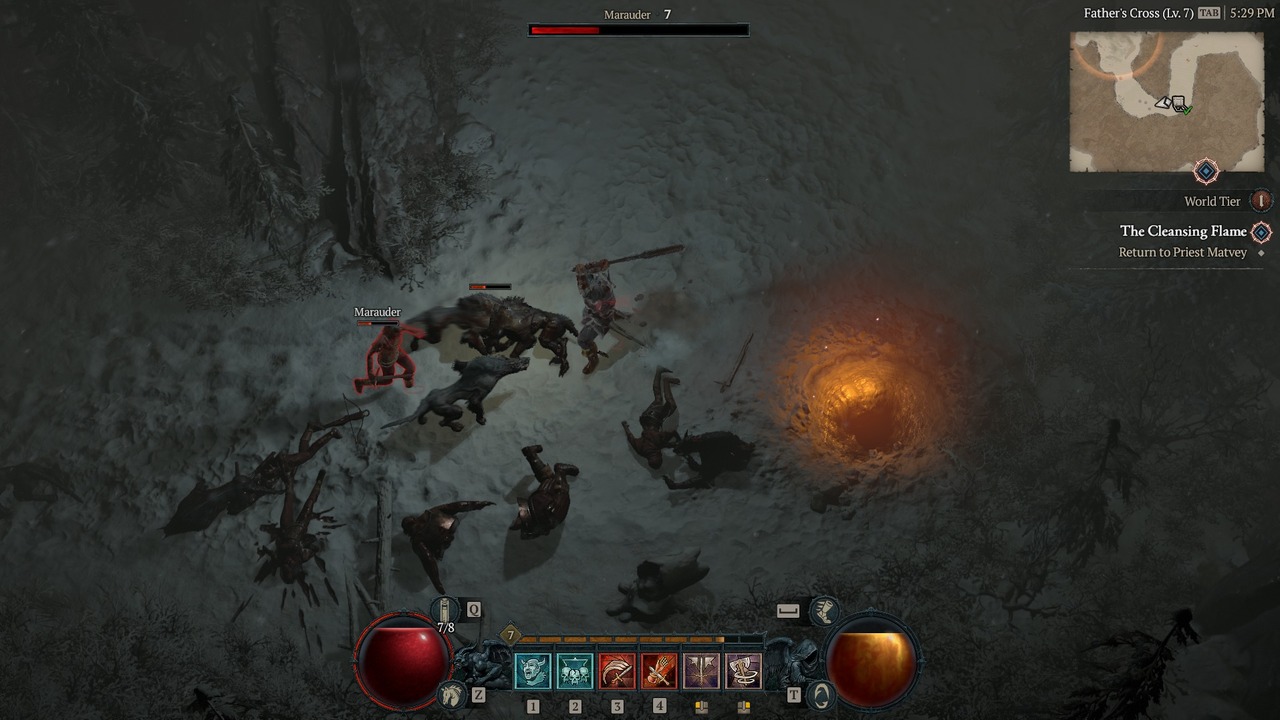Activate the shout skill in slot 1
This screenshot has height=720, width=1280.
pos(533,668)
